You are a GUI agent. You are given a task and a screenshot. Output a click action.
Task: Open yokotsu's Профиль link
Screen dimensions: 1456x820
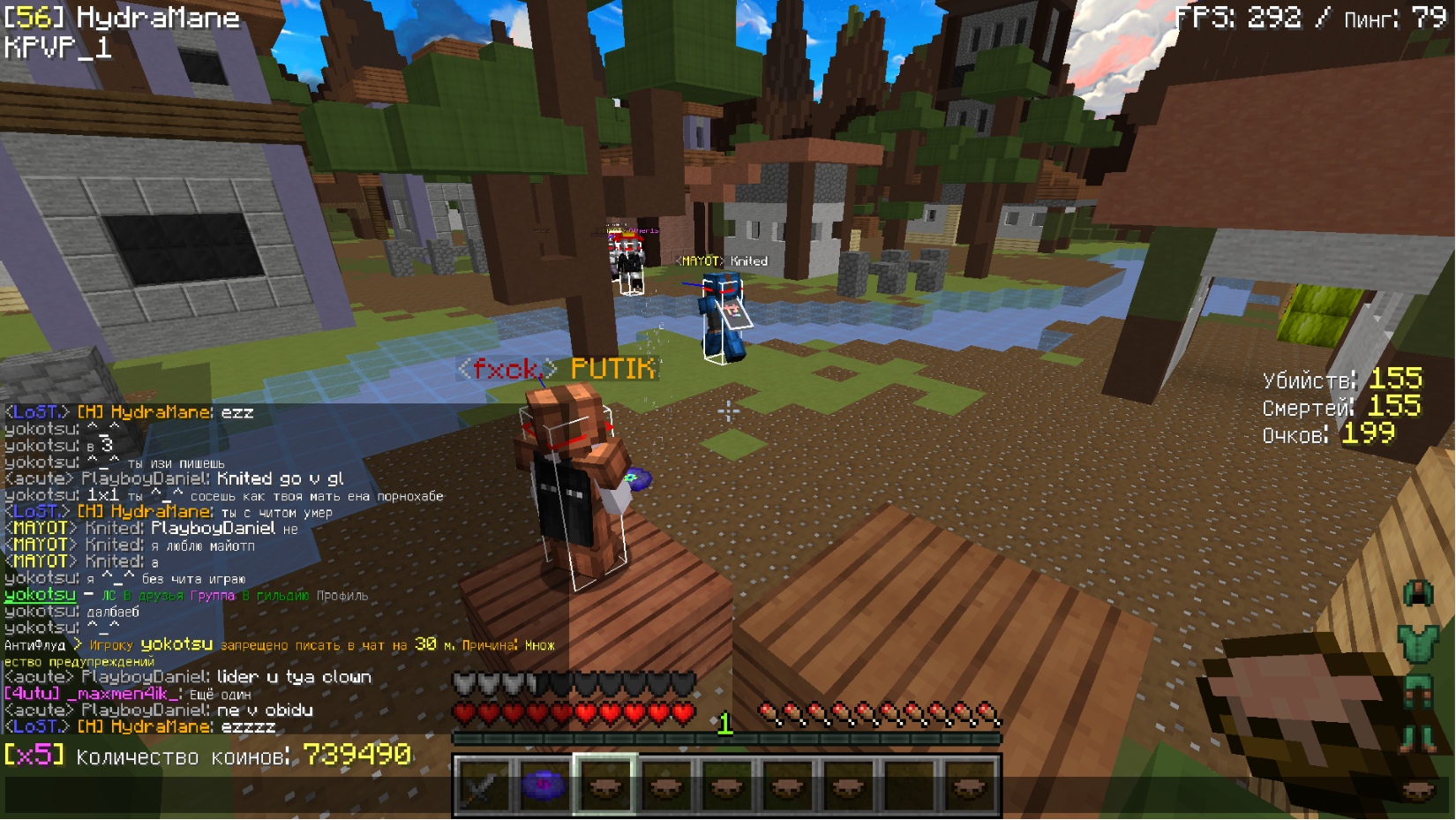(341, 596)
